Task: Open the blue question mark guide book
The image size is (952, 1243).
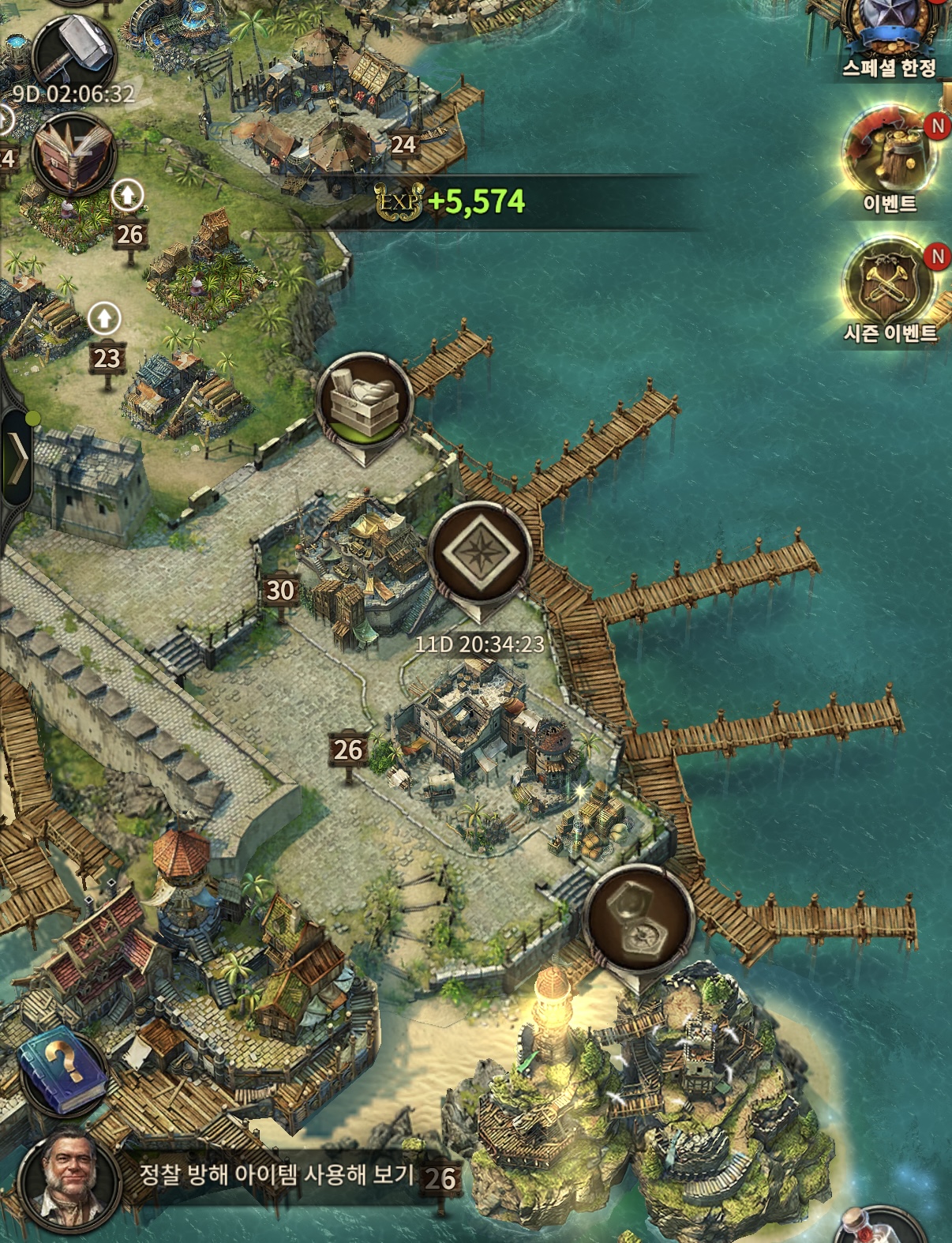Action: [x=63, y=1071]
